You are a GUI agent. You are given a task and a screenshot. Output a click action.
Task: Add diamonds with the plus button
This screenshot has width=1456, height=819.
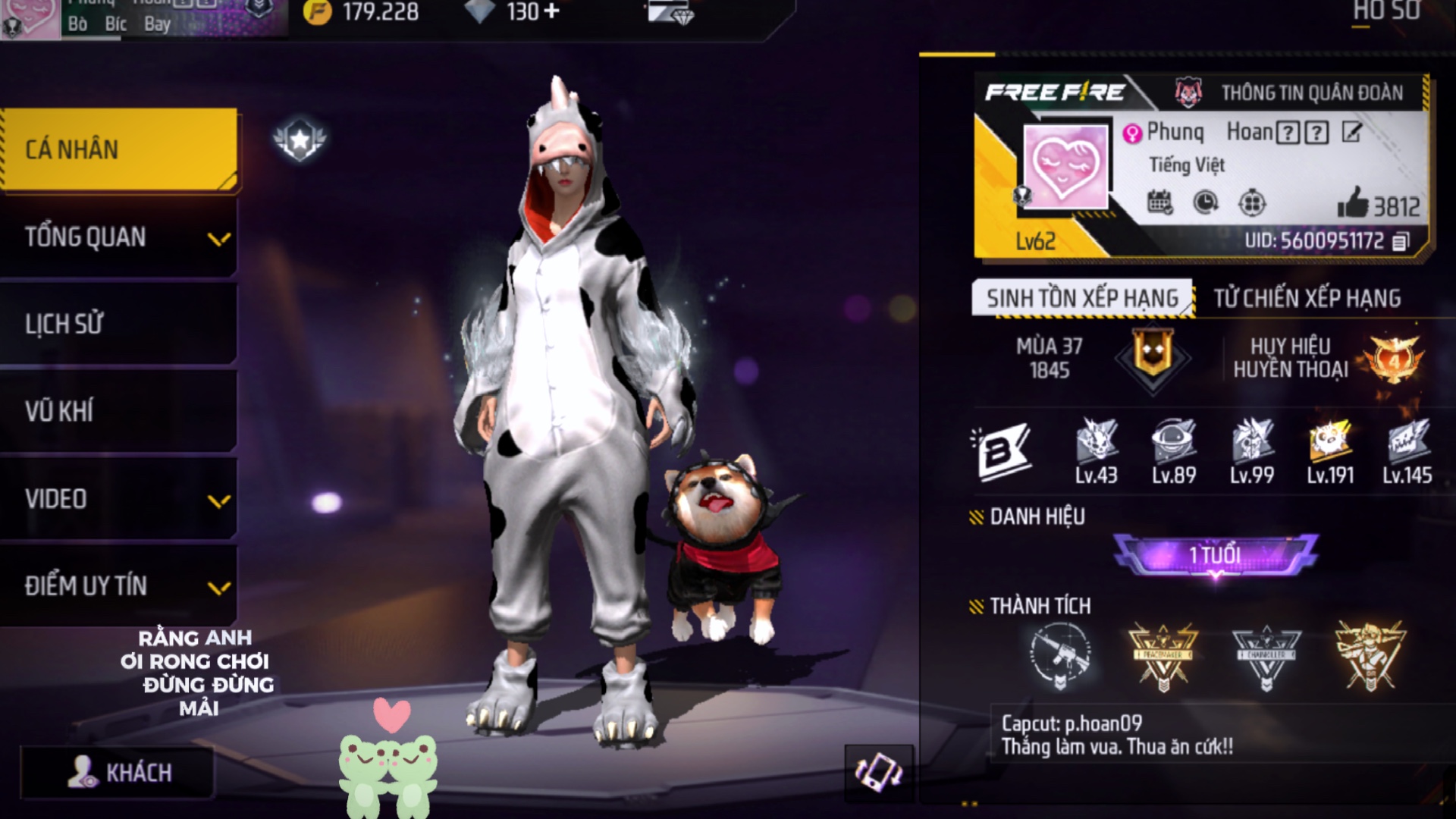click(551, 11)
